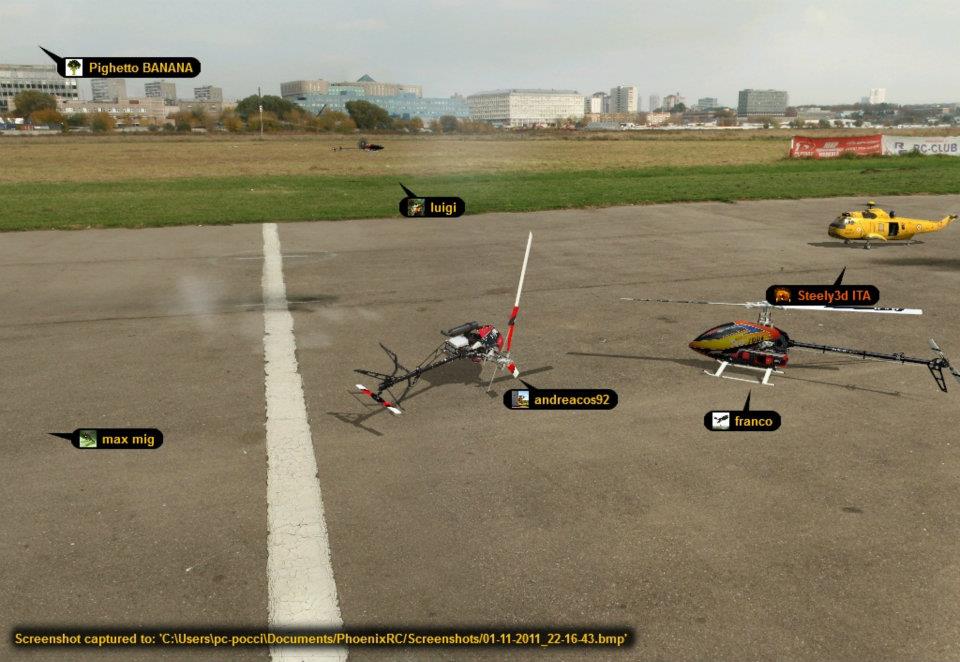
Task: Pick the franco player name label
Action: (743, 421)
